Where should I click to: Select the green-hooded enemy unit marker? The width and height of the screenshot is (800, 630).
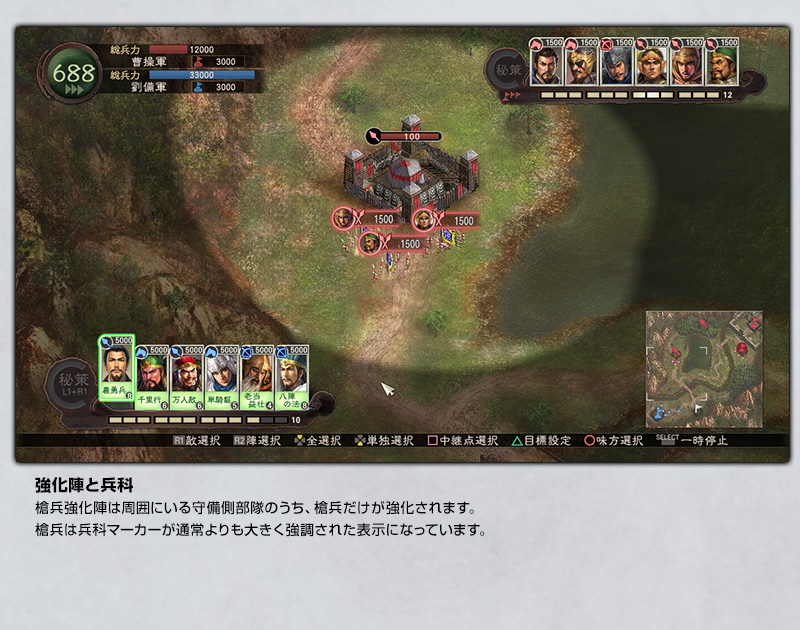370,243
